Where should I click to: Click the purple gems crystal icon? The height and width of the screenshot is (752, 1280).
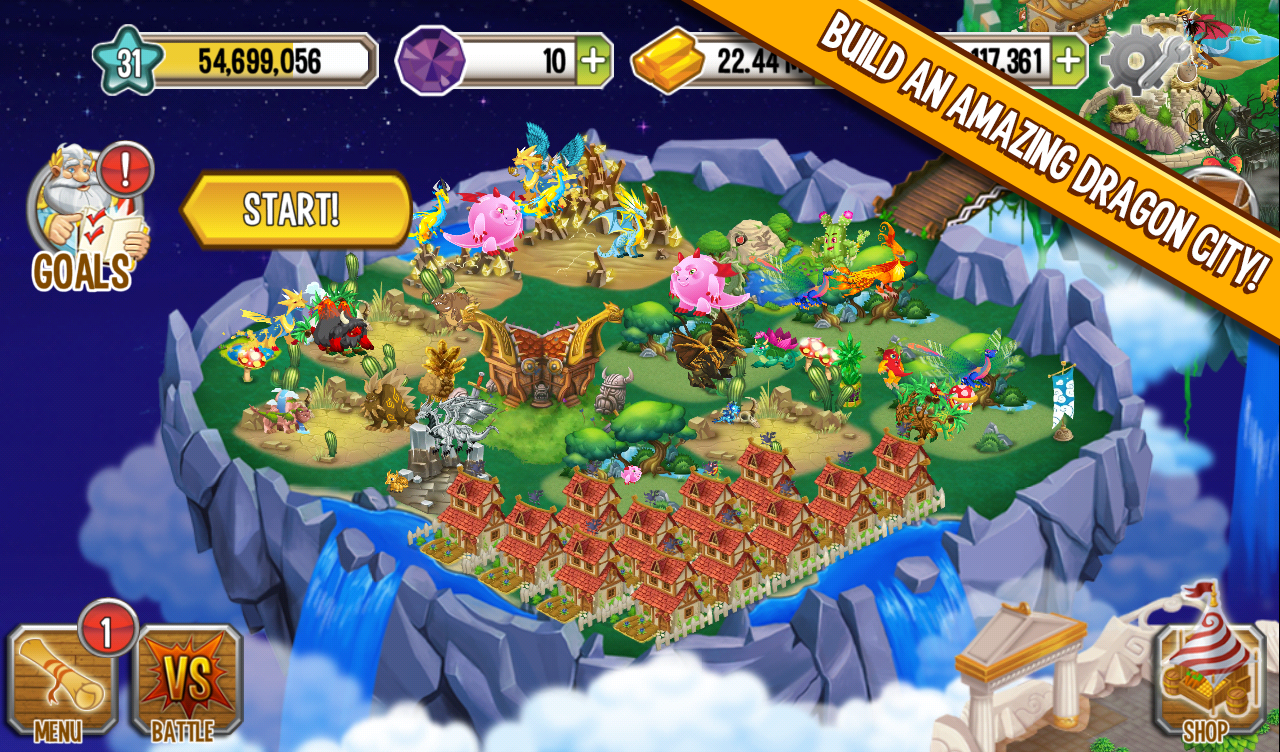tap(430, 62)
